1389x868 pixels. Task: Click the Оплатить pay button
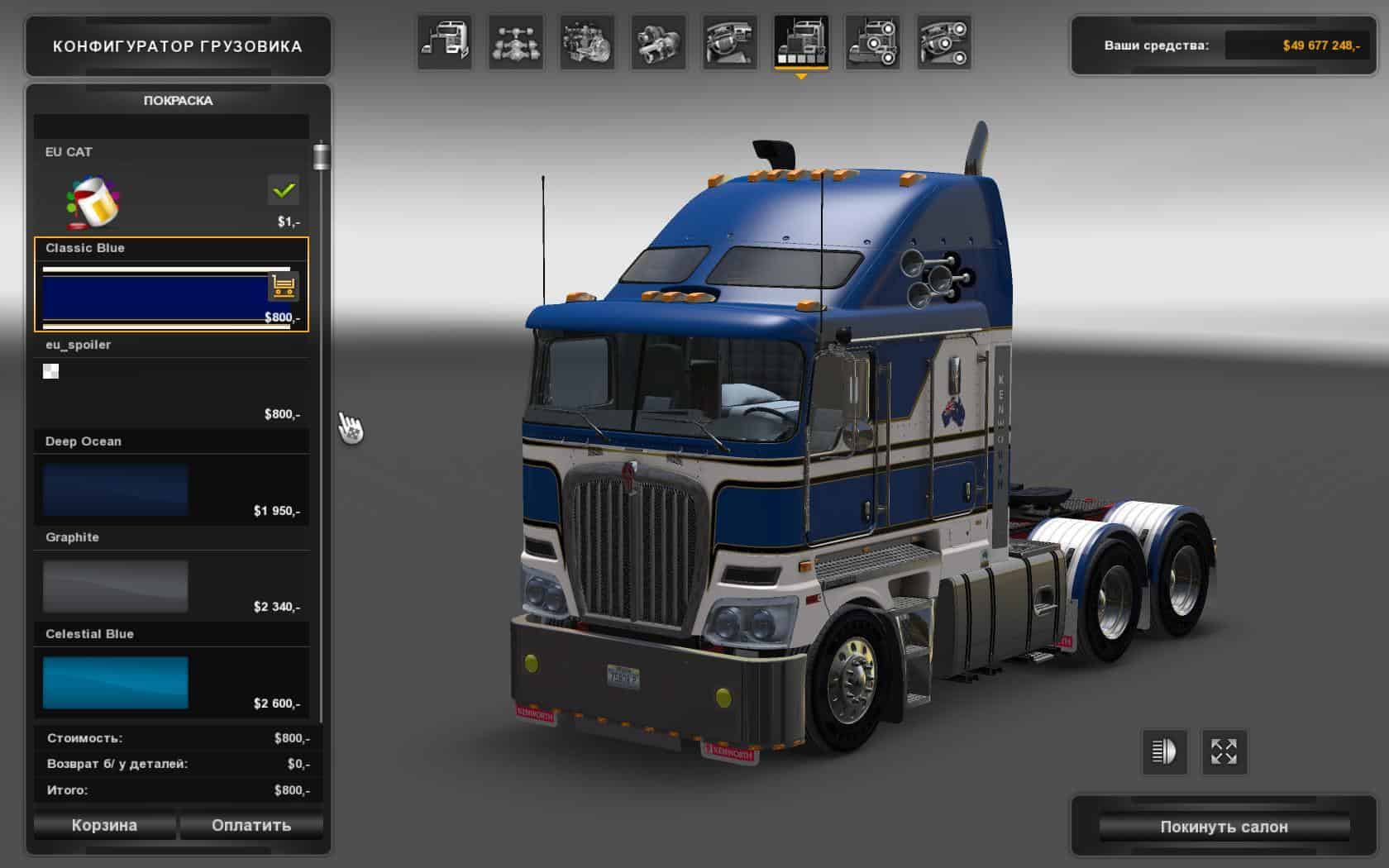251,825
